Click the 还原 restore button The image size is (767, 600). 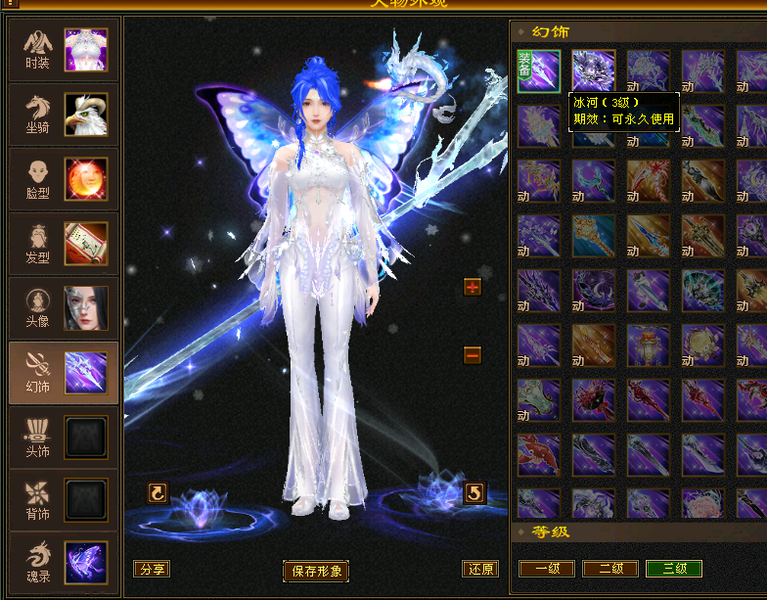480,569
